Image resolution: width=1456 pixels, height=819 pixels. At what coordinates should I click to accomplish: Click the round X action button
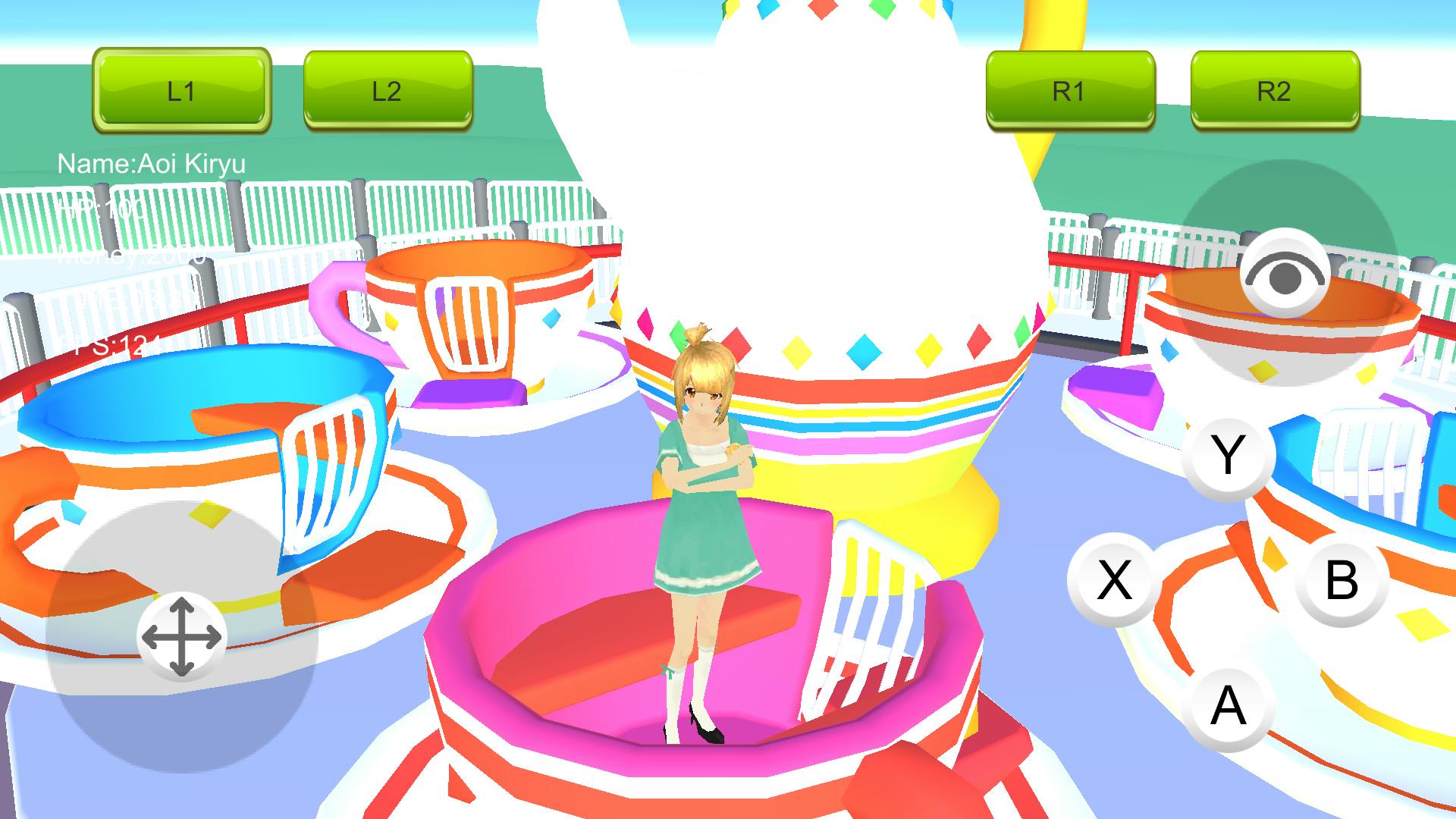point(1114,580)
